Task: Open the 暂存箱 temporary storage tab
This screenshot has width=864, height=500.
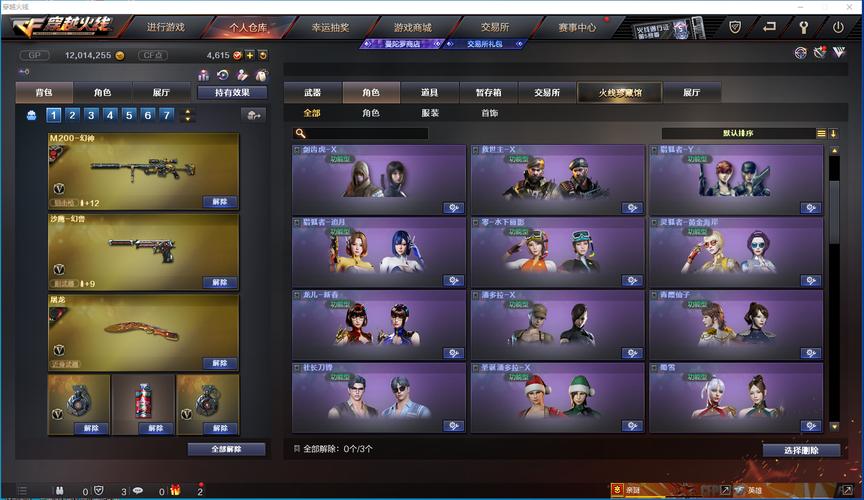Action: [488, 92]
